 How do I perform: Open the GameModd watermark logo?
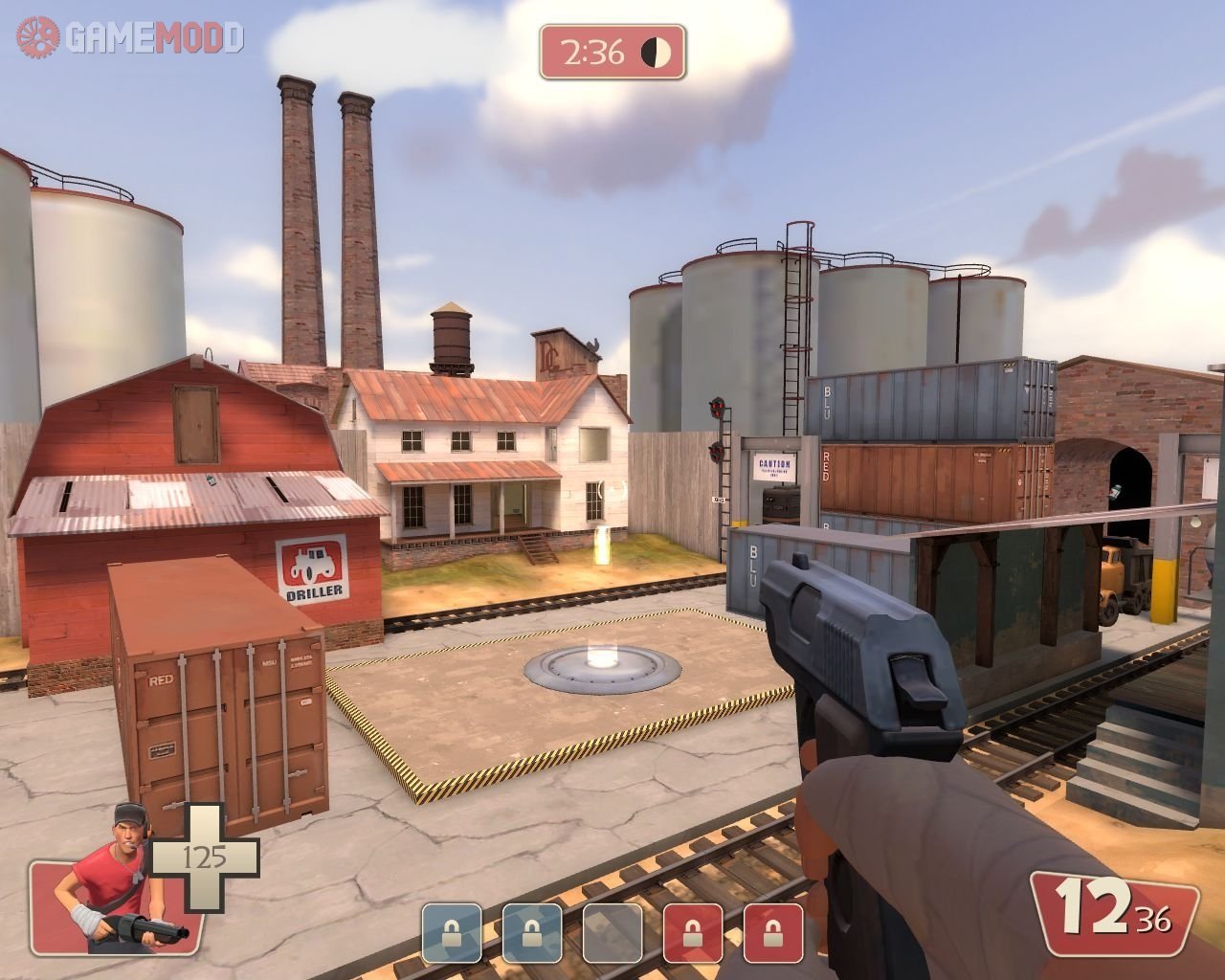click(131, 37)
